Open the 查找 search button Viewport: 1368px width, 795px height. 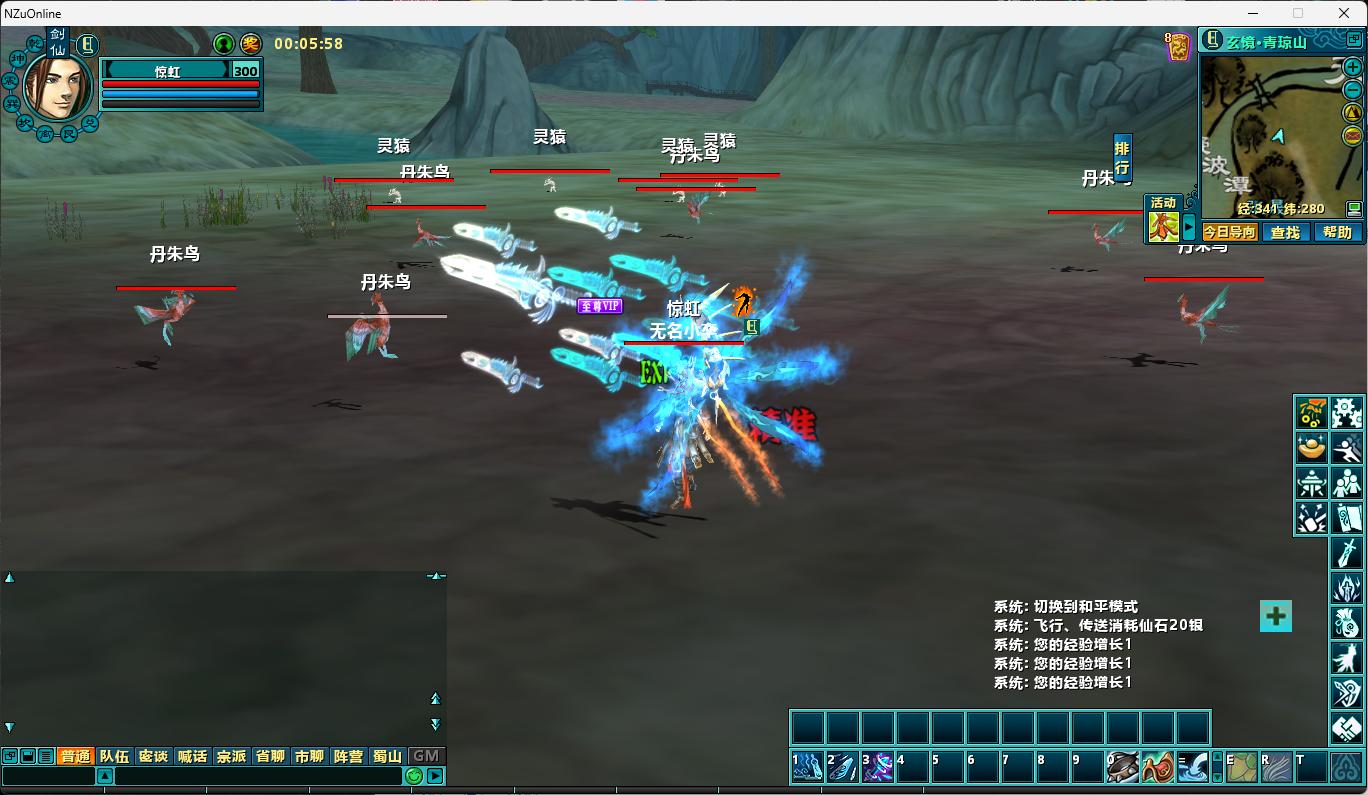[1285, 232]
